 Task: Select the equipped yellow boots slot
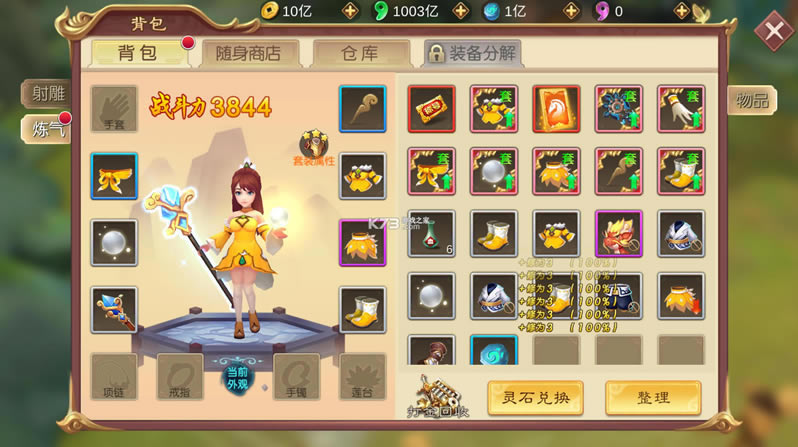click(x=362, y=310)
